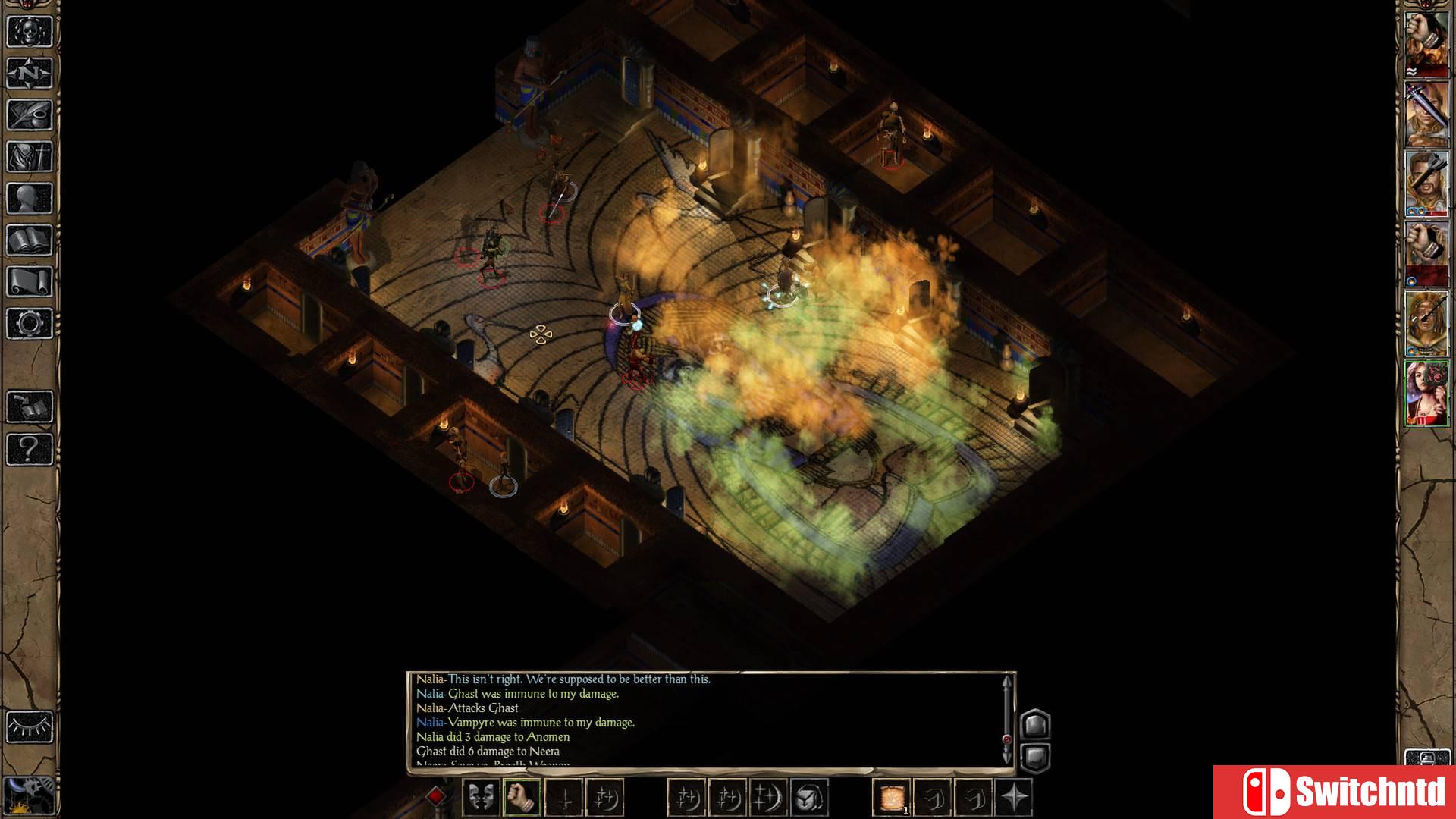1456x819 pixels.
Task: Toggle the twin masks action icon
Action: [x=483, y=796]
